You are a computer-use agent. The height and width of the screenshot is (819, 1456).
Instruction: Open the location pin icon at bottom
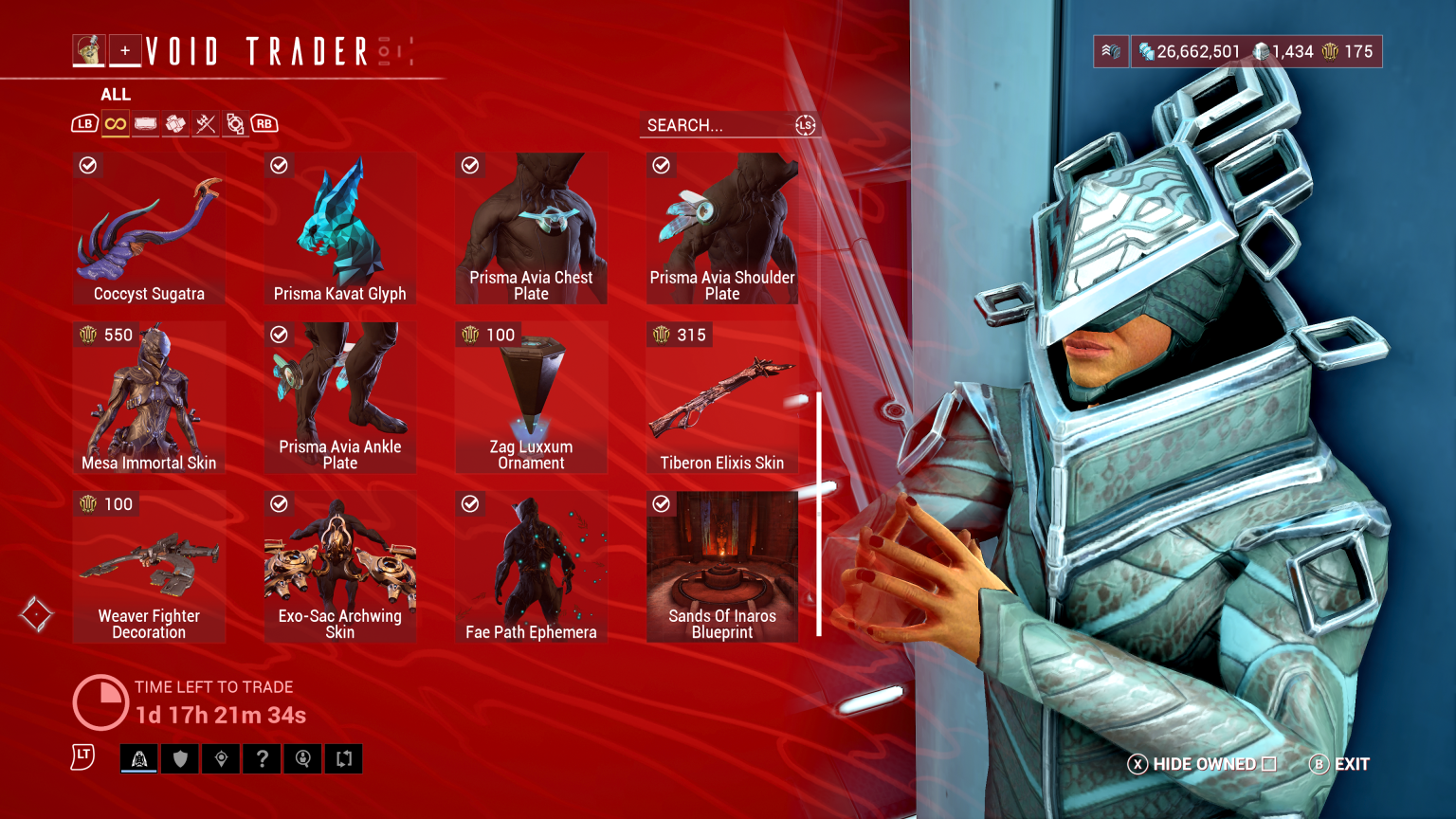pos(221,758)
